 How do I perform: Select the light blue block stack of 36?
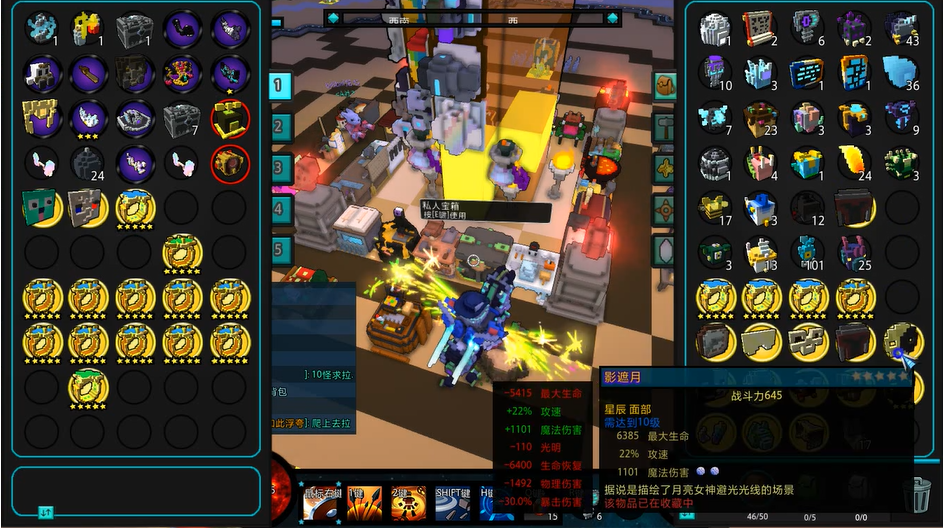900,71
